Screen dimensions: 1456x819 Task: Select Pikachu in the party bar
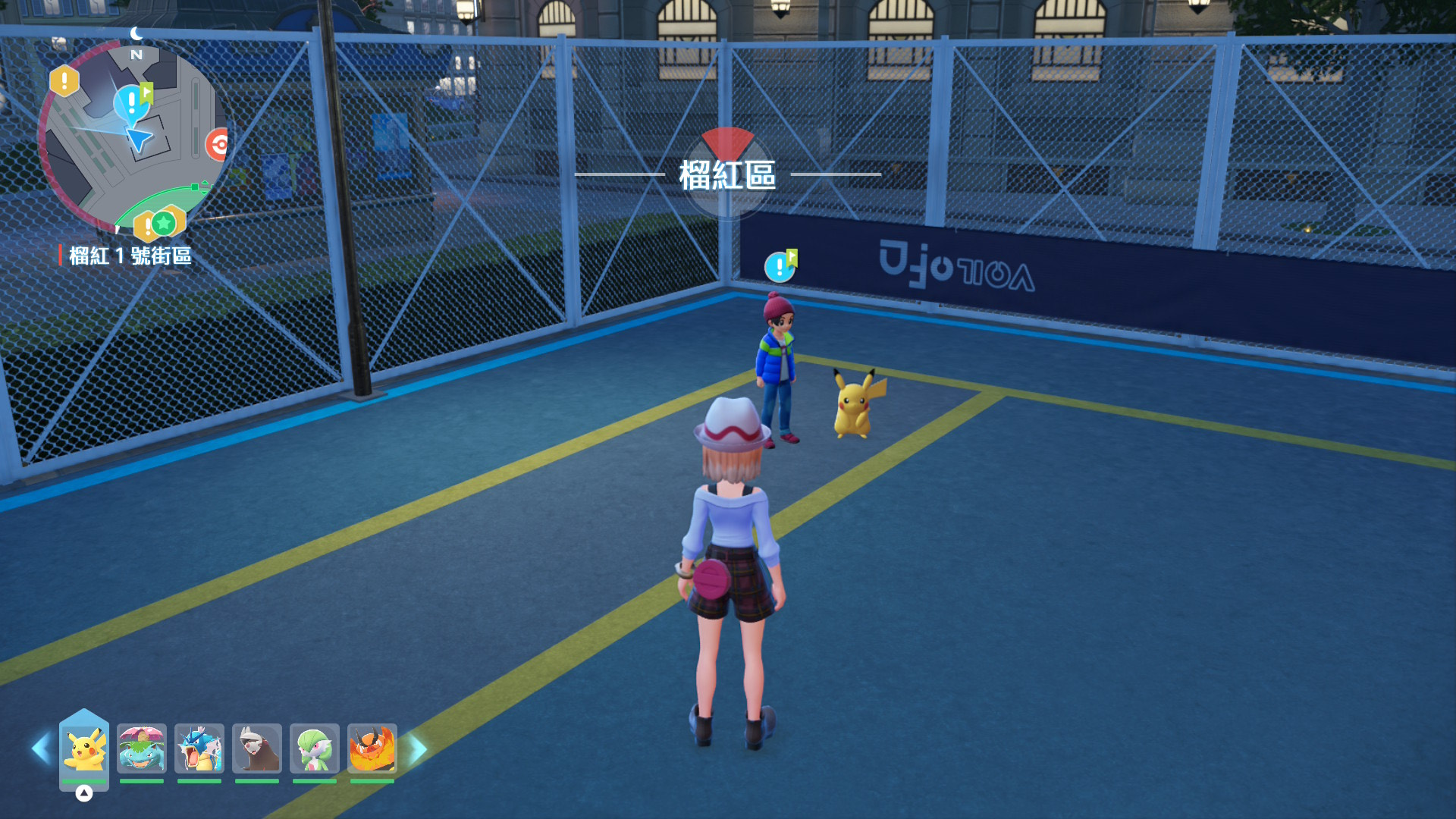click(84, 749)
